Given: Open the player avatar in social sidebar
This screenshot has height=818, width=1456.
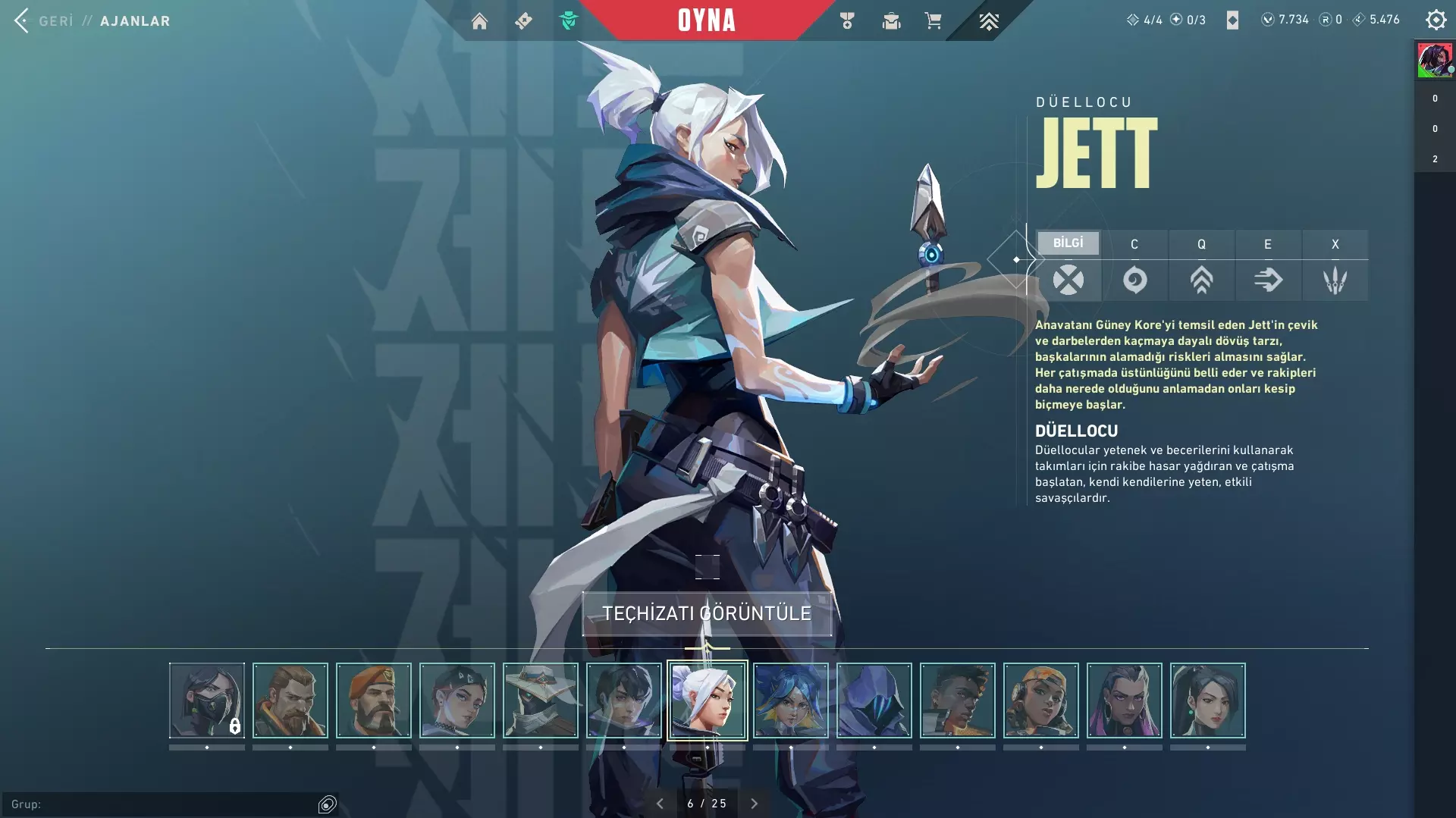Looking at the screenshot, I should pos(1435,60).
